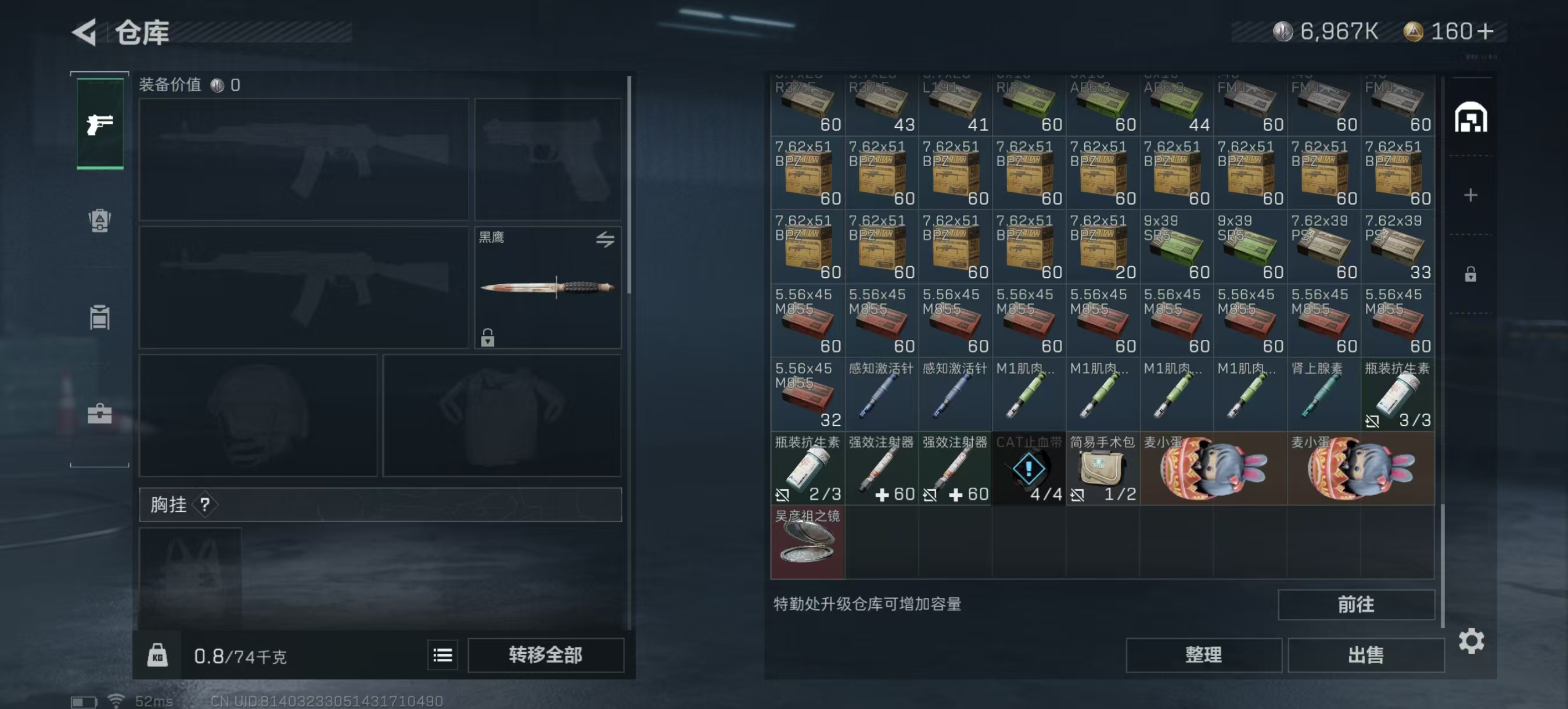Viewport: 1568px width, 709px height.
Task: Open the 出售 sell option
Action: pyautogui.click(x=1365, y=655)
